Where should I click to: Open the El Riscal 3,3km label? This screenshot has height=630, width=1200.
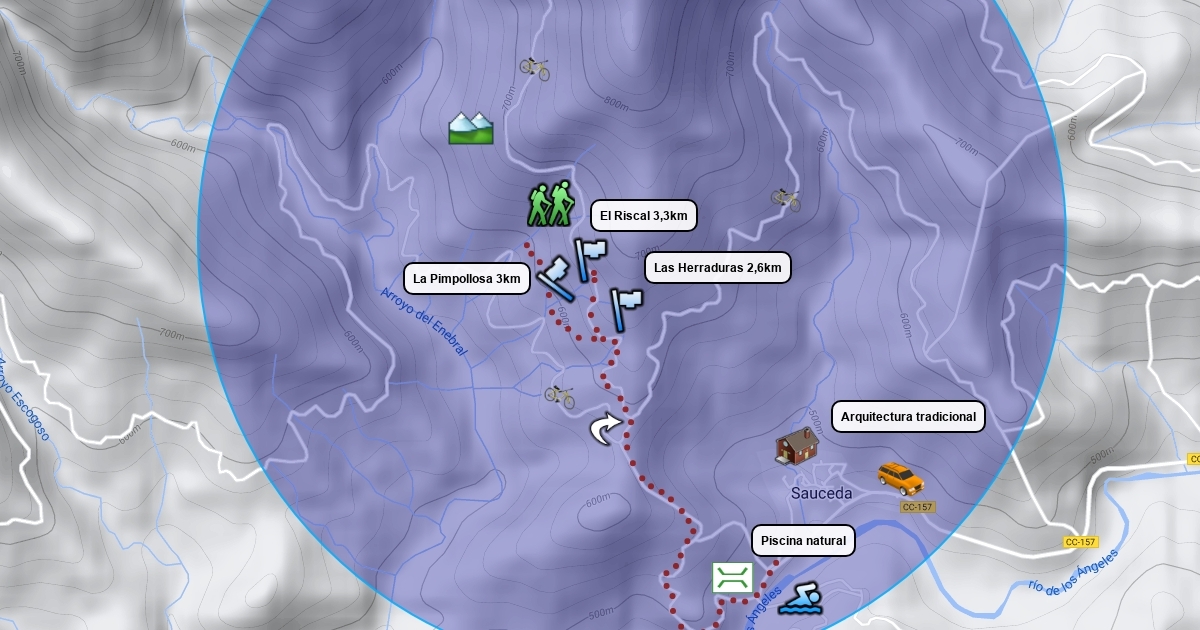[644, 215]
